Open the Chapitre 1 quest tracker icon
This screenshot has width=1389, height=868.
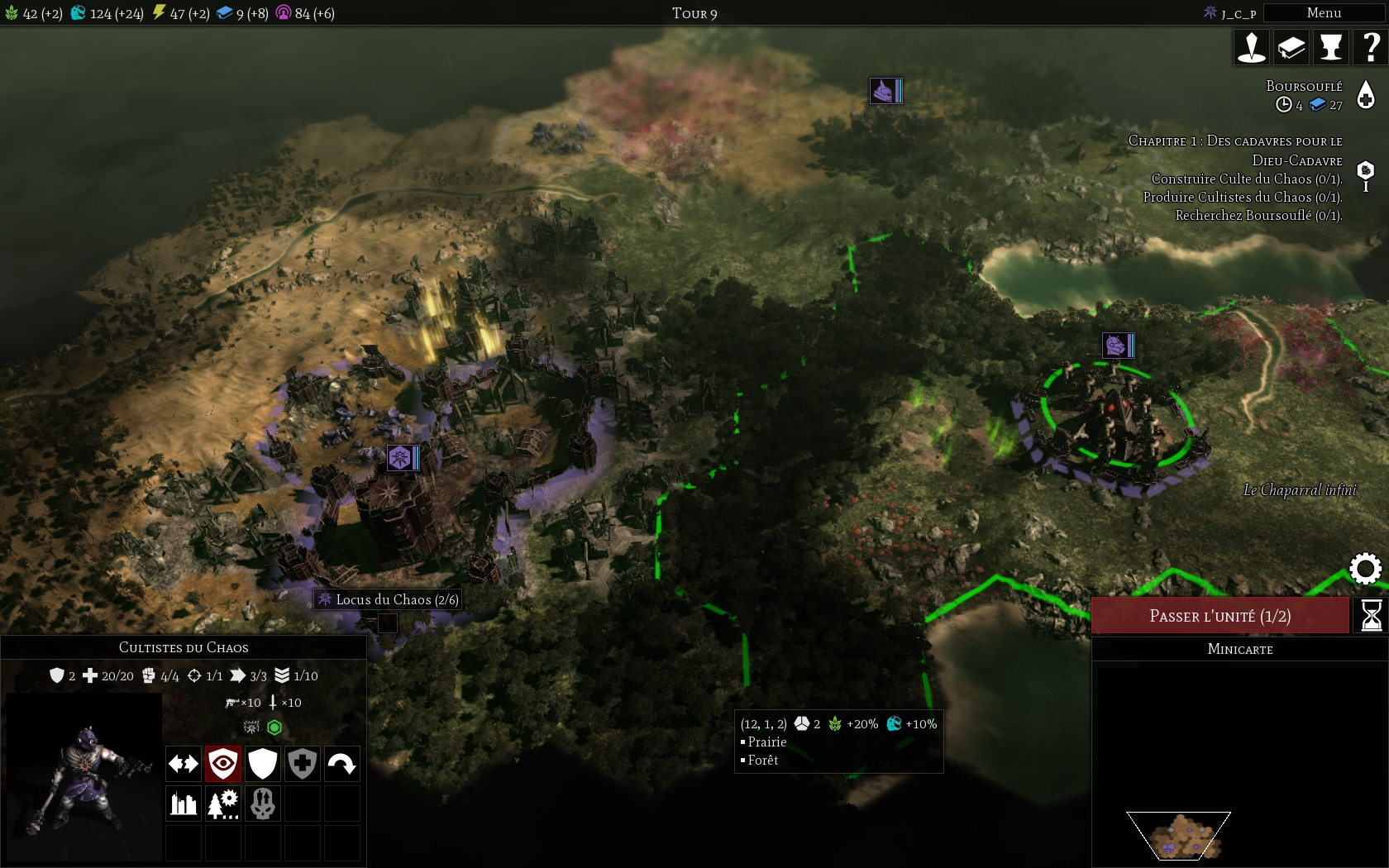tap(1366, 174)
